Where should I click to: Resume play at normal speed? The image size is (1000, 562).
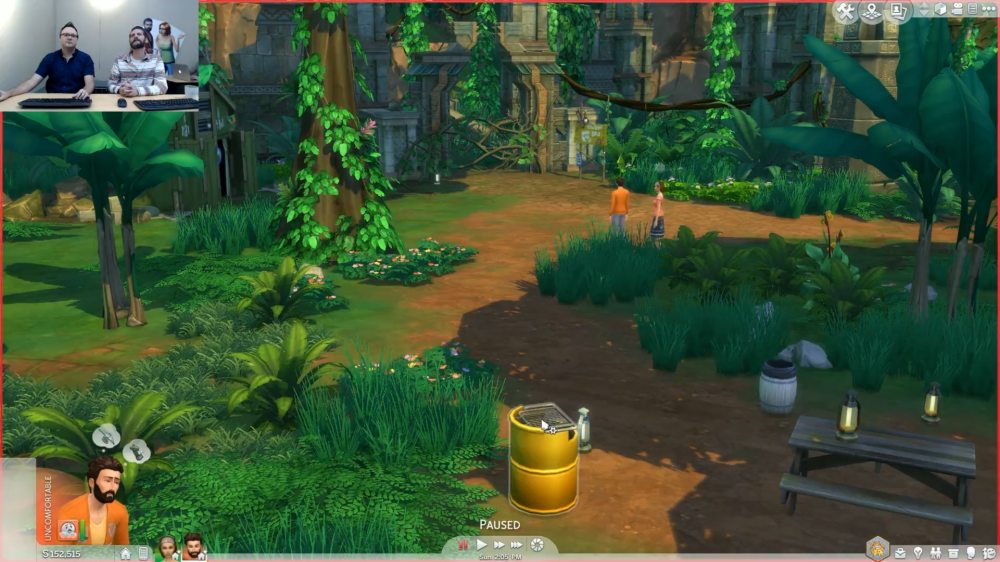(x=481, y=545)
